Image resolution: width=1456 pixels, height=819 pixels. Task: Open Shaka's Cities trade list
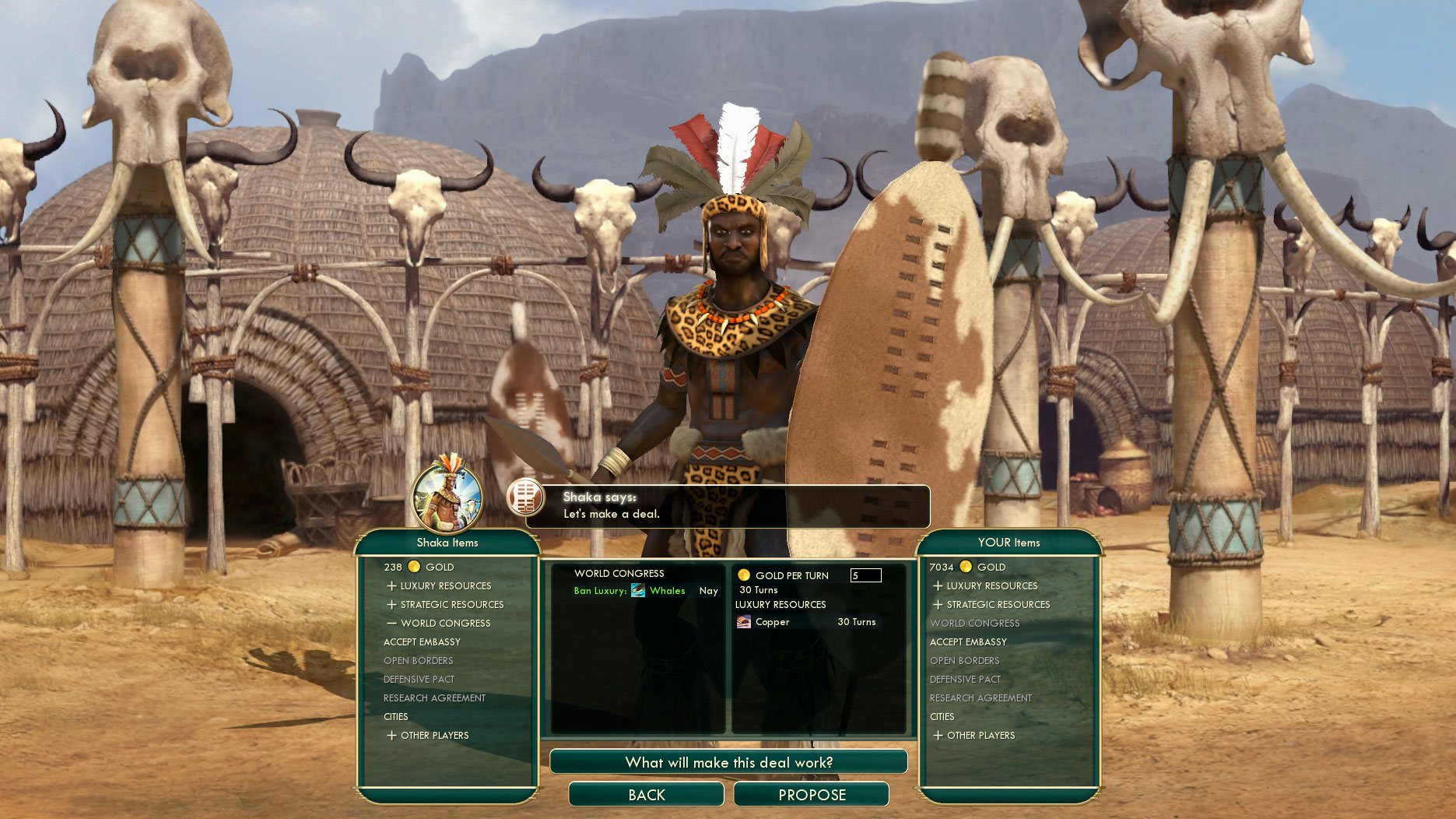[395, 717]
